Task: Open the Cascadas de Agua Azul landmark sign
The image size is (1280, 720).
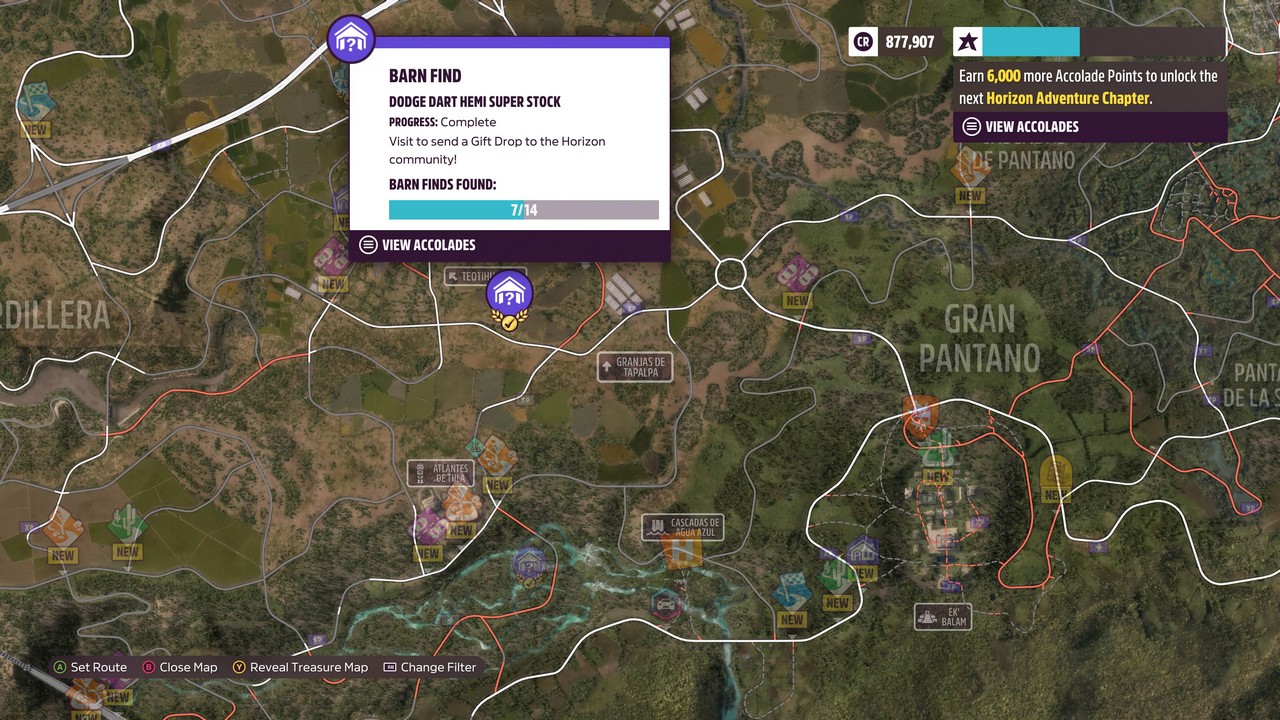Action: click(683, 527)
